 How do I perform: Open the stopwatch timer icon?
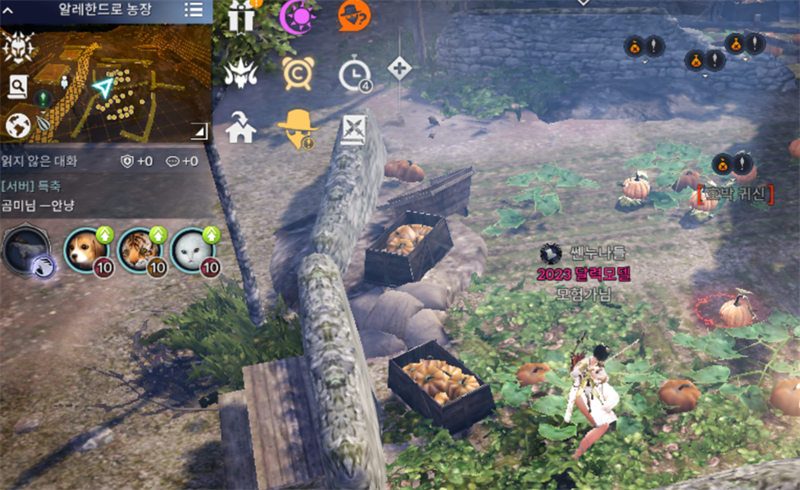pos(353,75)
